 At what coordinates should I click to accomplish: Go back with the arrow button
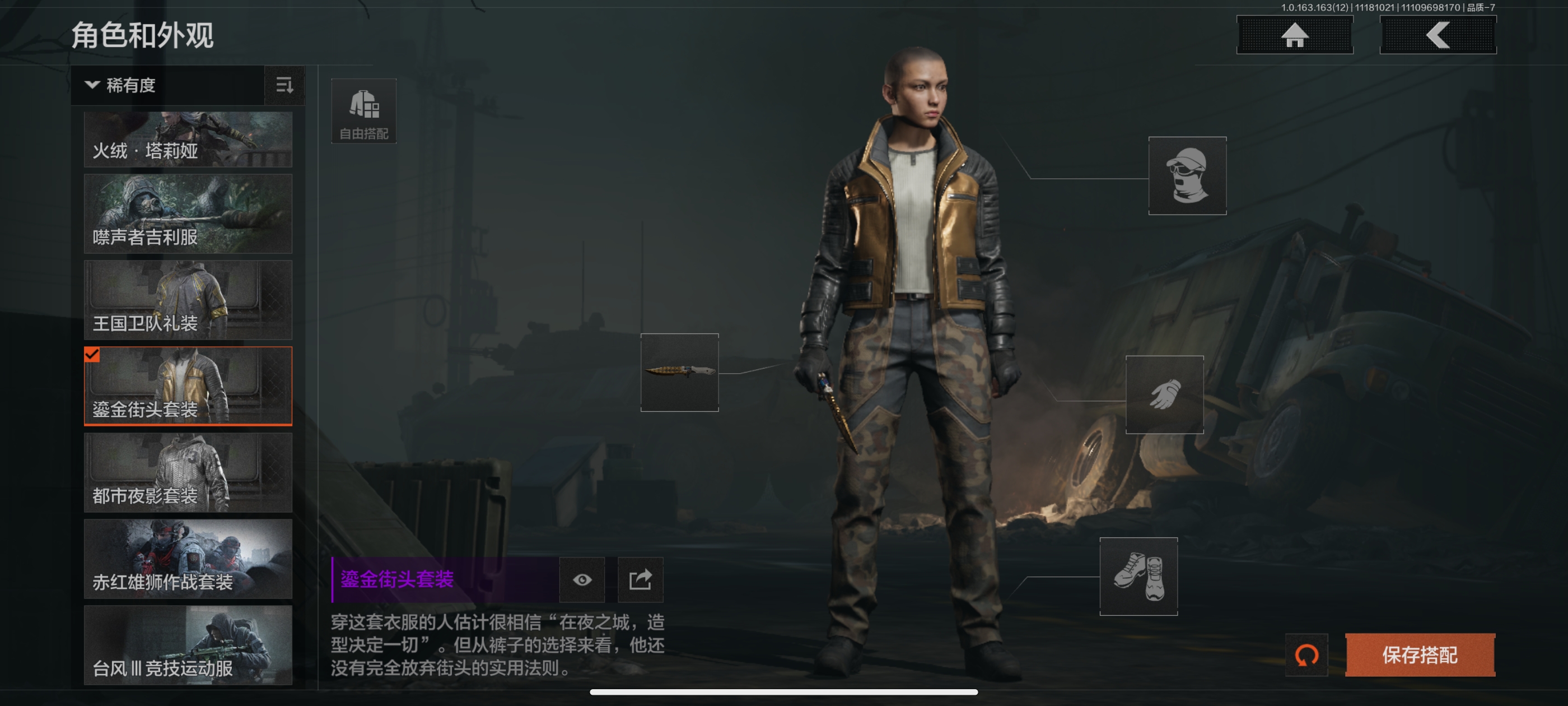1437,35
